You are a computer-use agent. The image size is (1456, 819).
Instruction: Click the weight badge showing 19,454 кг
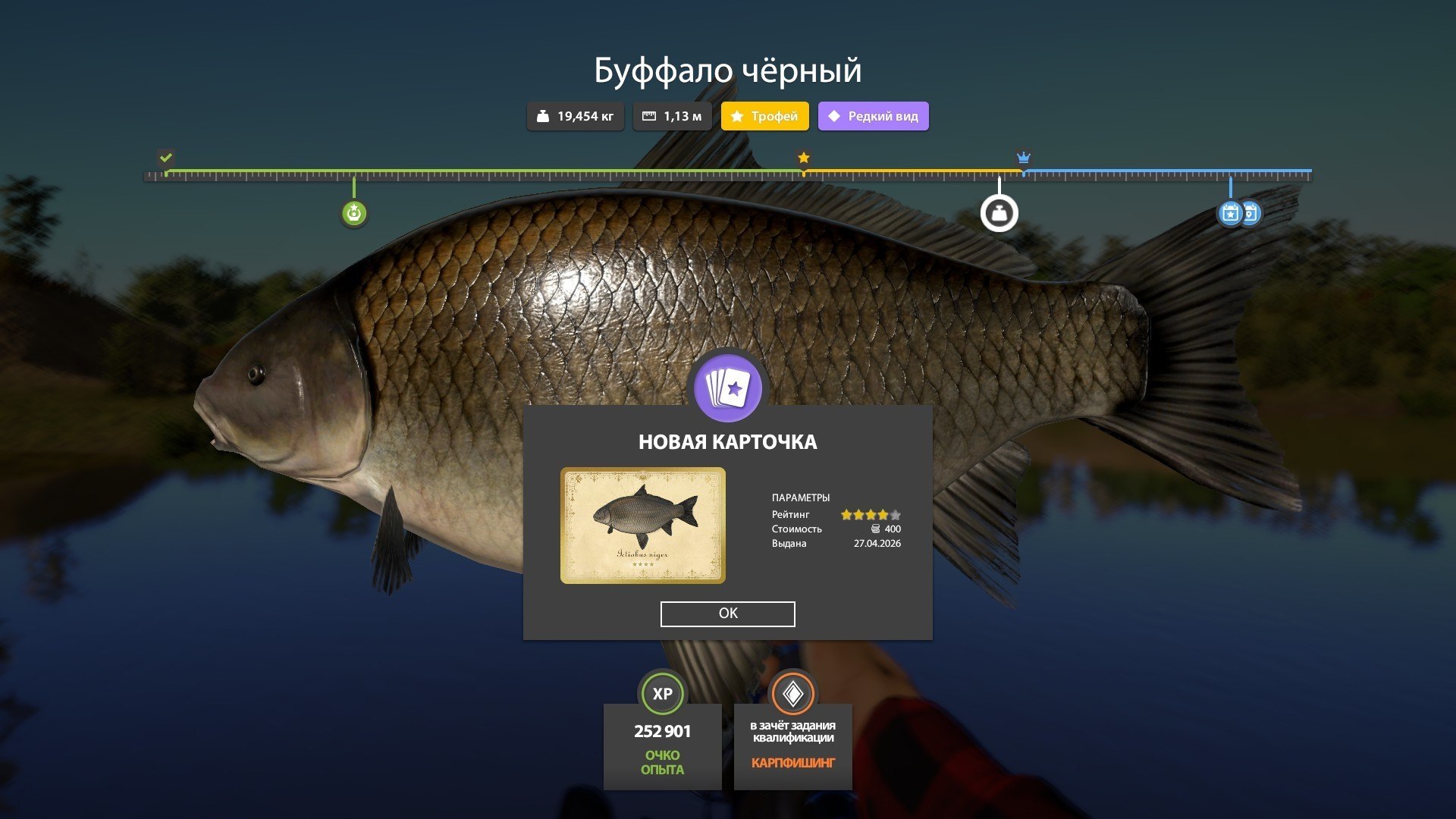click(575, 116)
